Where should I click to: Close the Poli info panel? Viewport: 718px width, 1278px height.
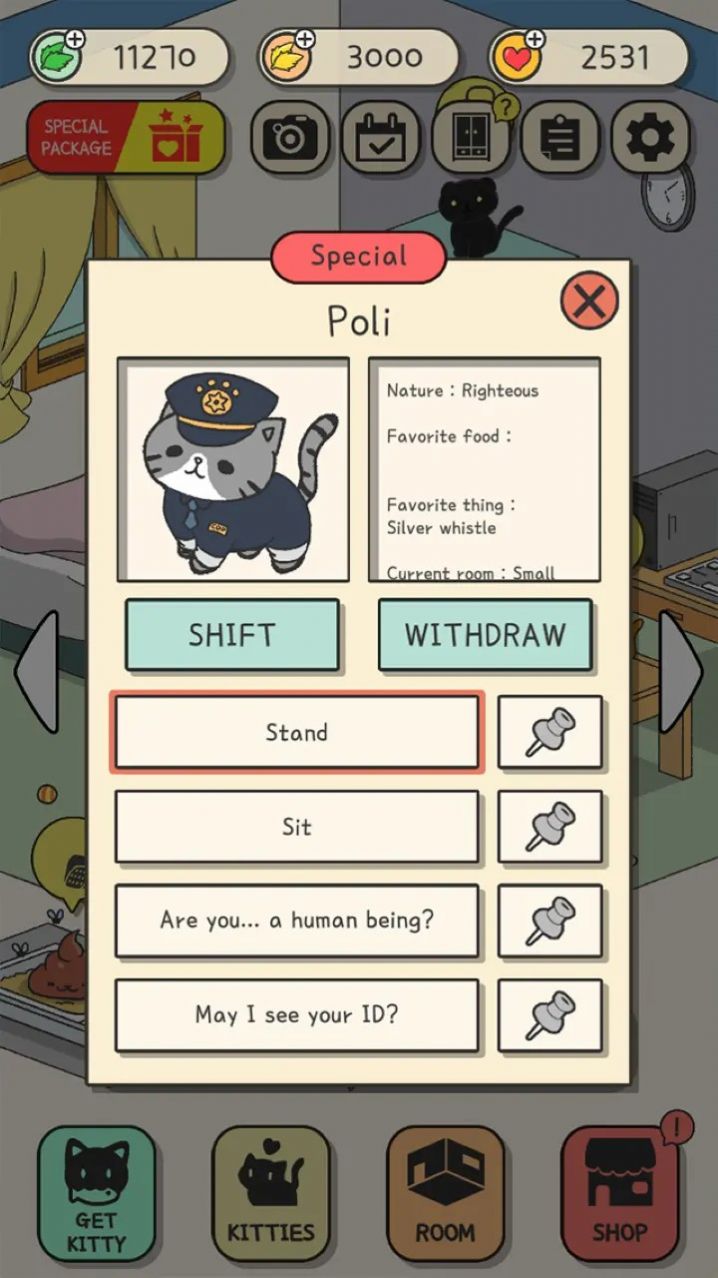point(589,300)
